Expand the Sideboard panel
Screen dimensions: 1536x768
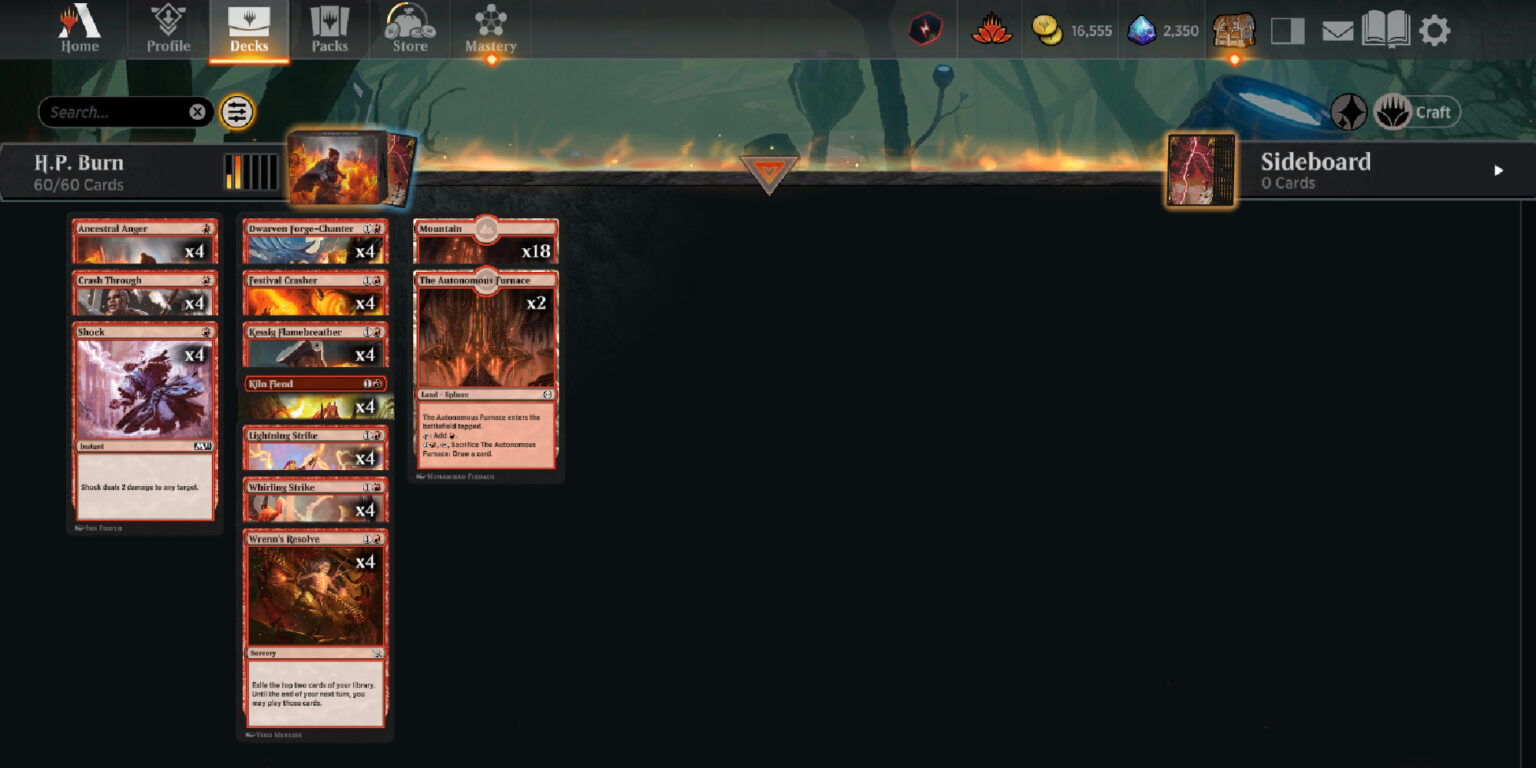click(x=1498, y=170)
